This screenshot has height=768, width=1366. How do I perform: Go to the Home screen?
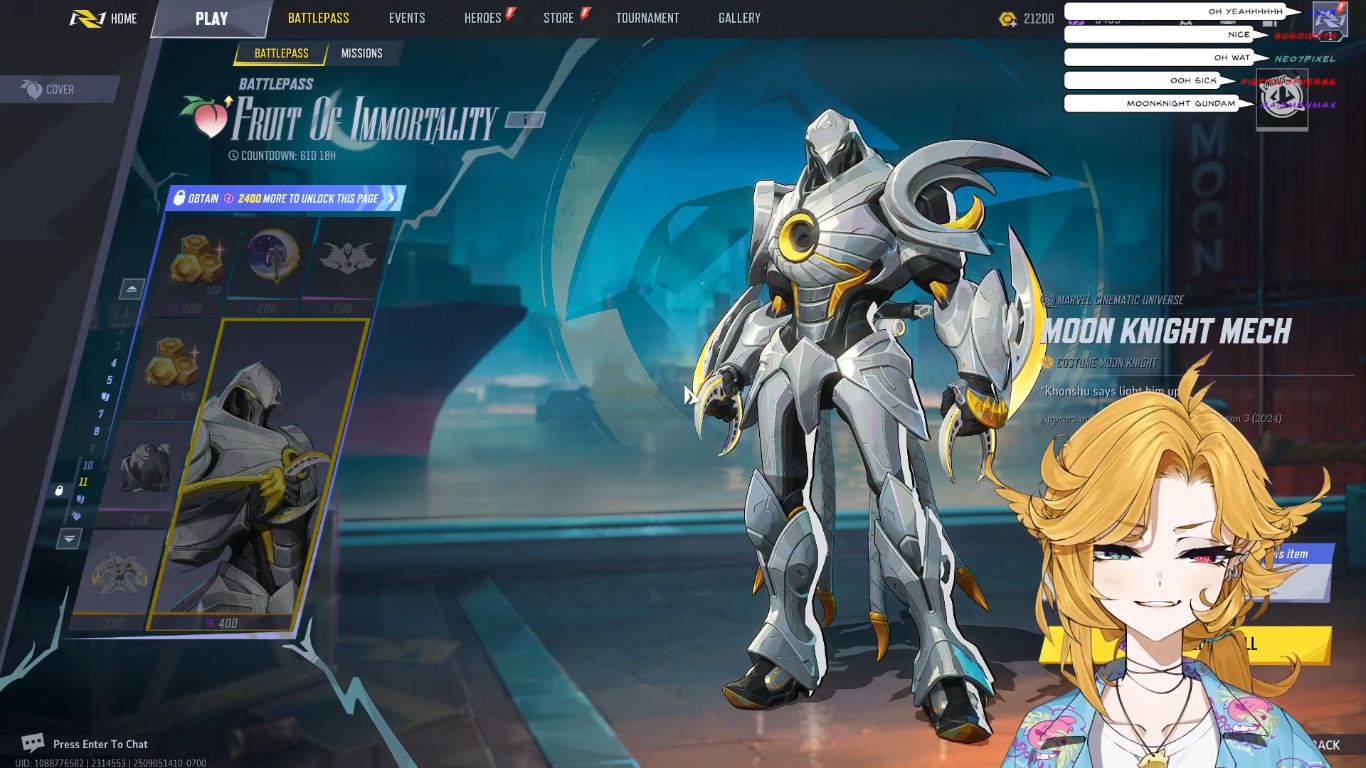click(x=104, y=18)
